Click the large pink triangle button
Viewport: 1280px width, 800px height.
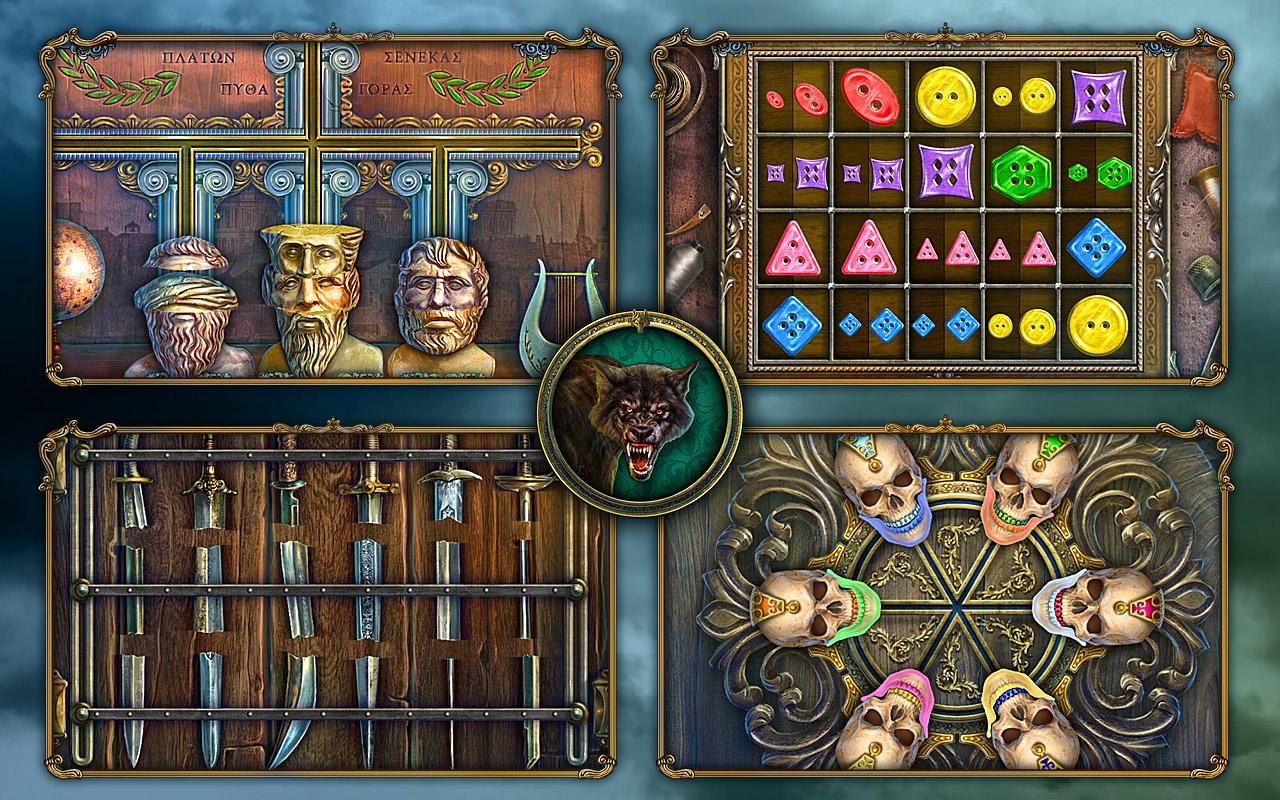(795, 251)
